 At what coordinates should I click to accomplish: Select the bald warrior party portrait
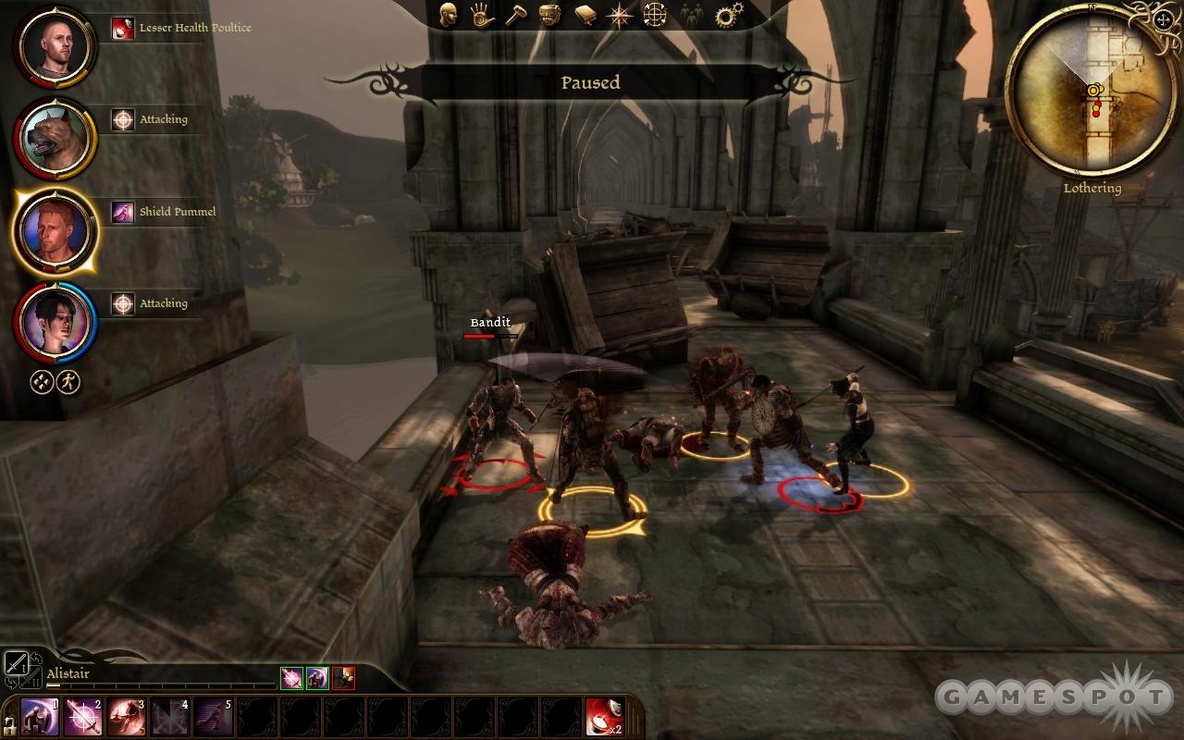pyautogui.click(x=55, y=47)
